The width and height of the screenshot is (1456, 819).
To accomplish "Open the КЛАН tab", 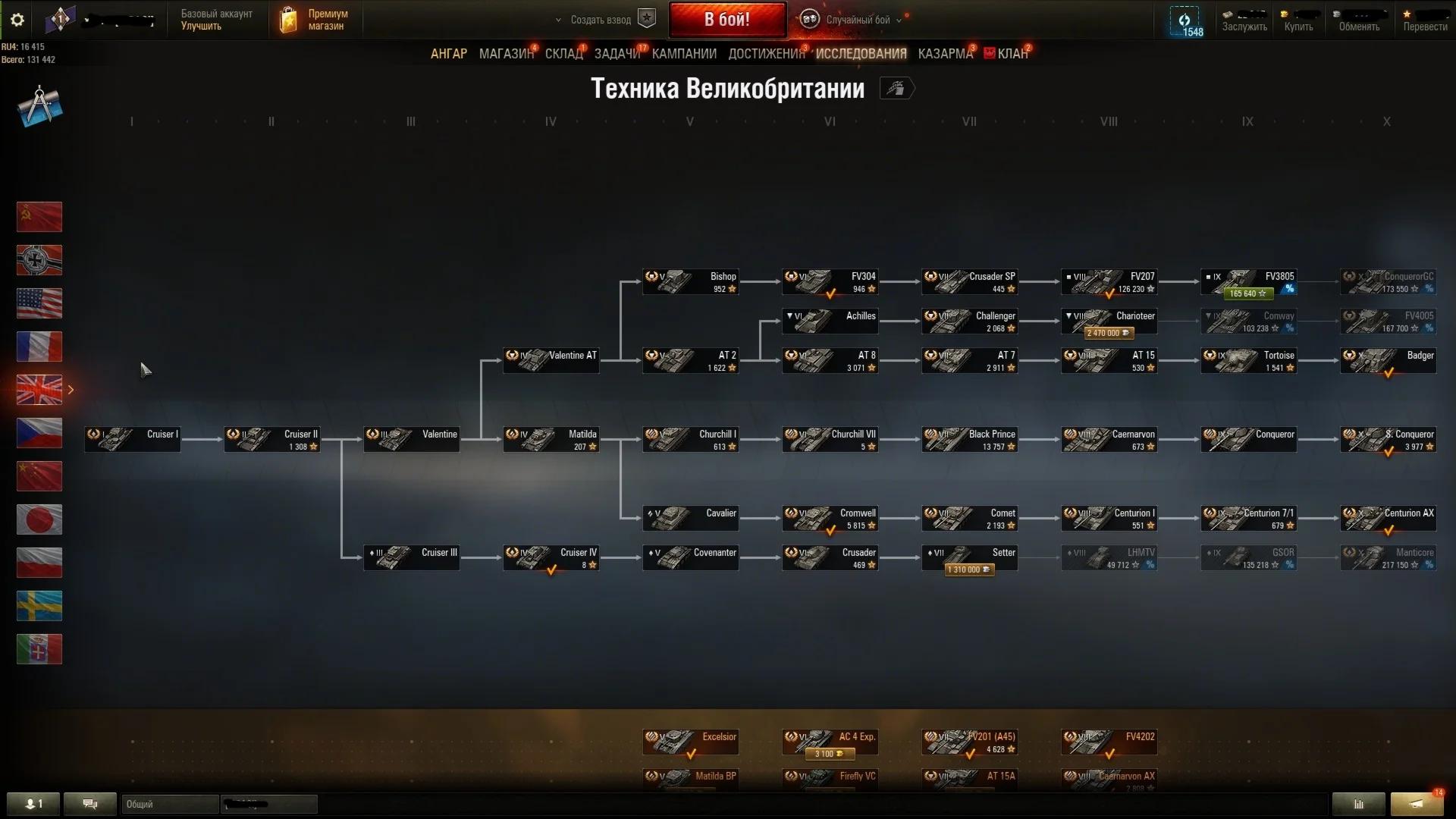I will (x=1012, y=54).
